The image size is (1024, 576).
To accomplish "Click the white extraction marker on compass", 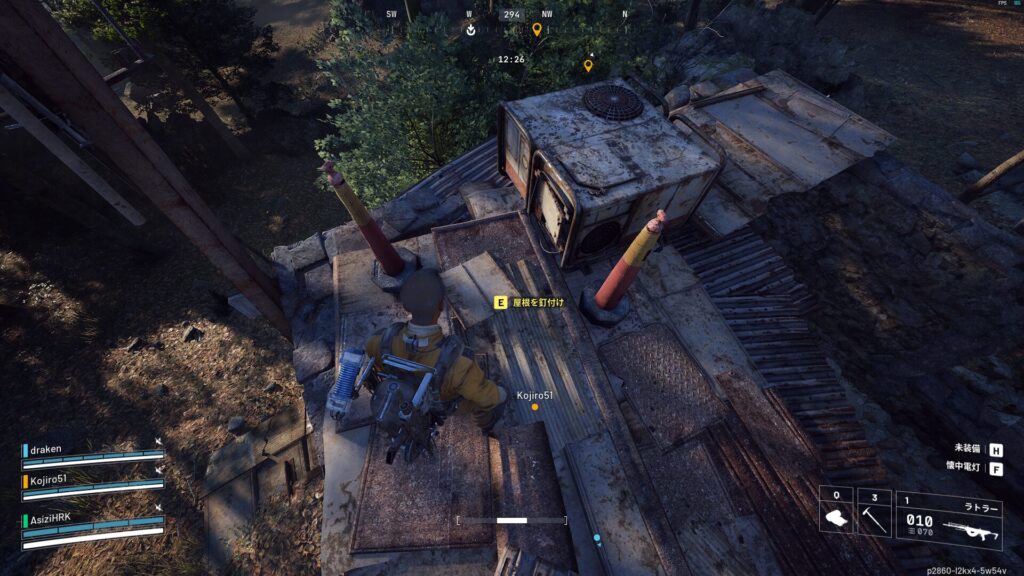I will [471, 30].
